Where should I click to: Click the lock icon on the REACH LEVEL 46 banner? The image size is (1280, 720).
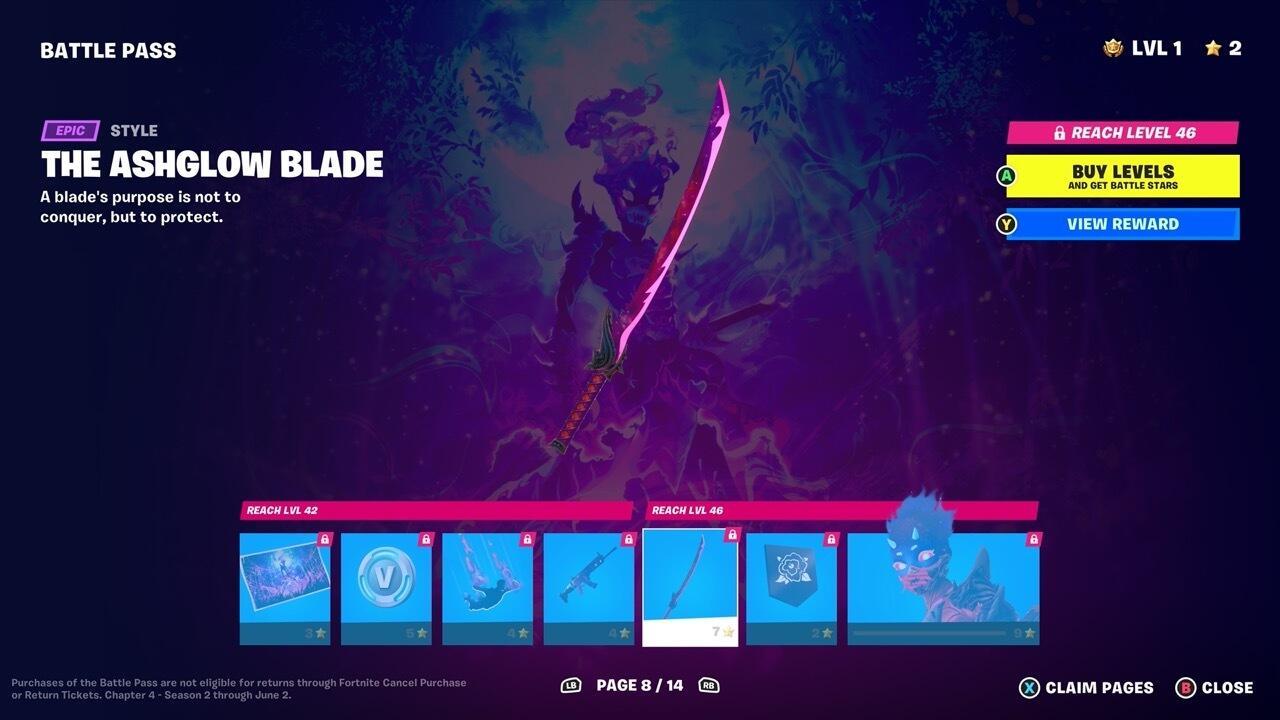[1059, 132]
